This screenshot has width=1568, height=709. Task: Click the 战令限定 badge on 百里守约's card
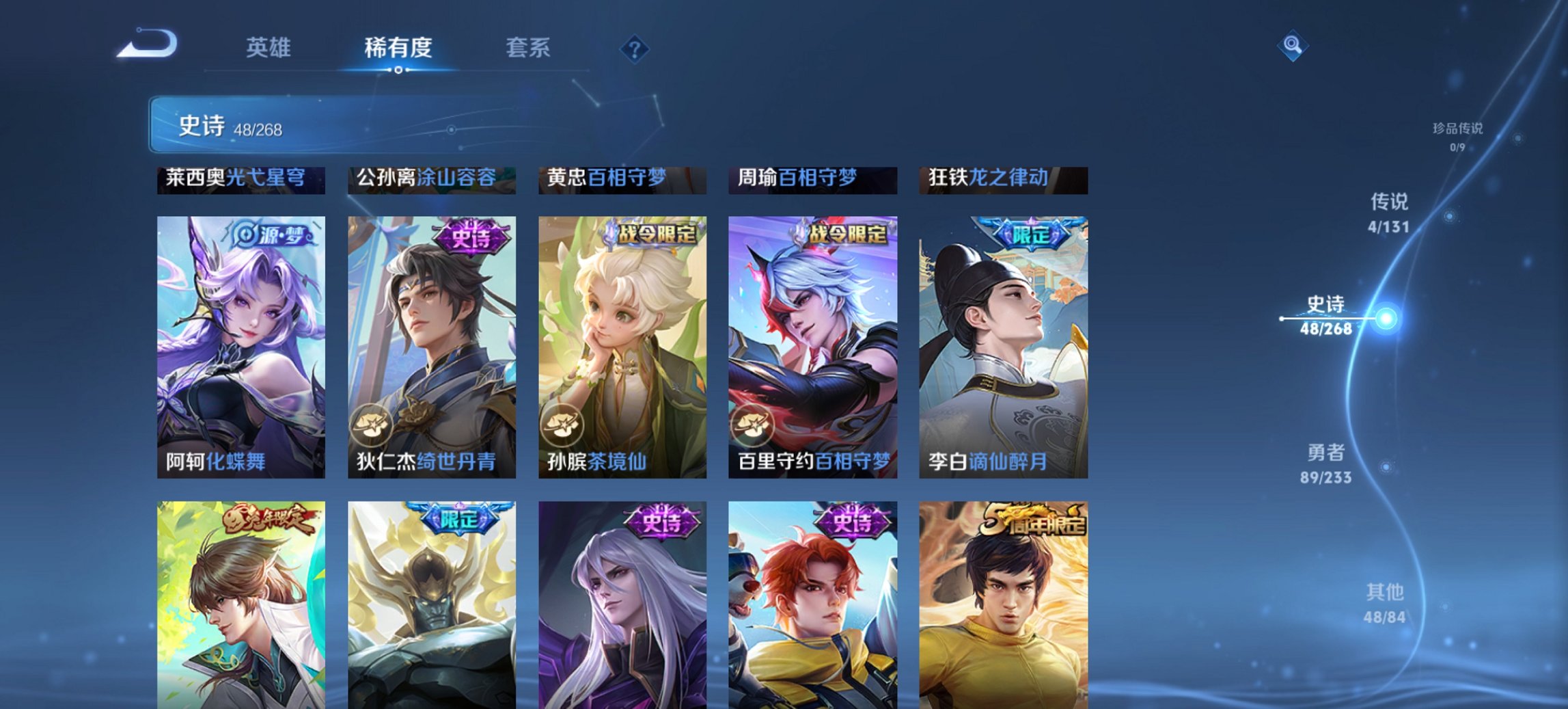point(849,234)
